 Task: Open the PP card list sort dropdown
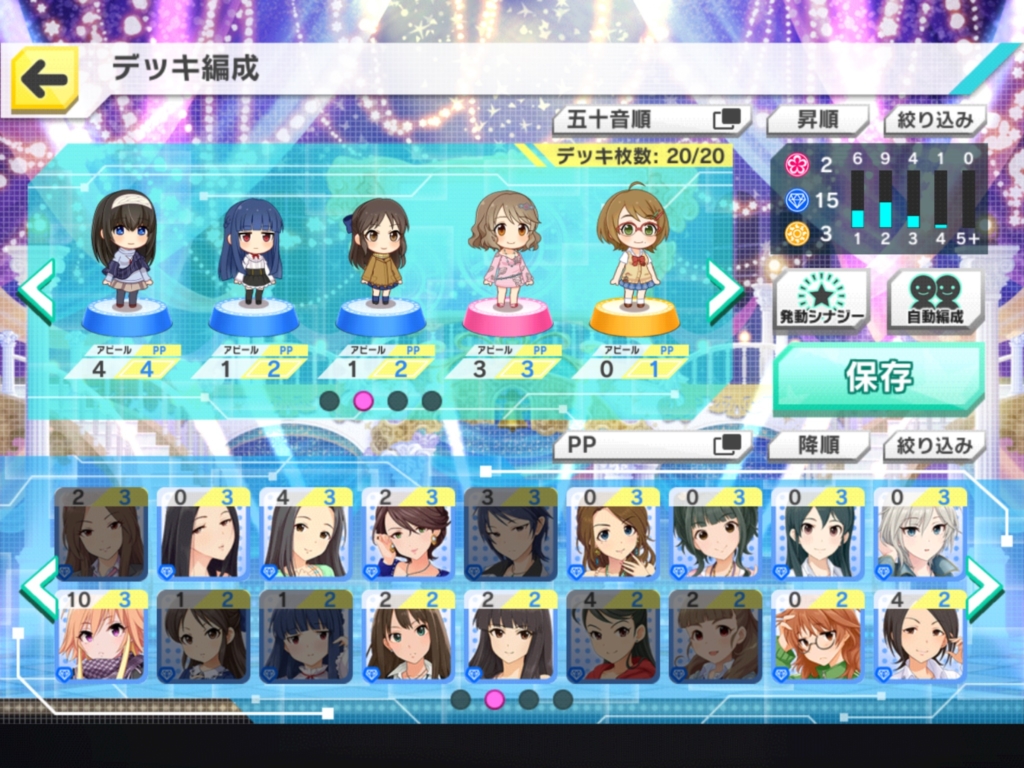click(x=652, y=445)
